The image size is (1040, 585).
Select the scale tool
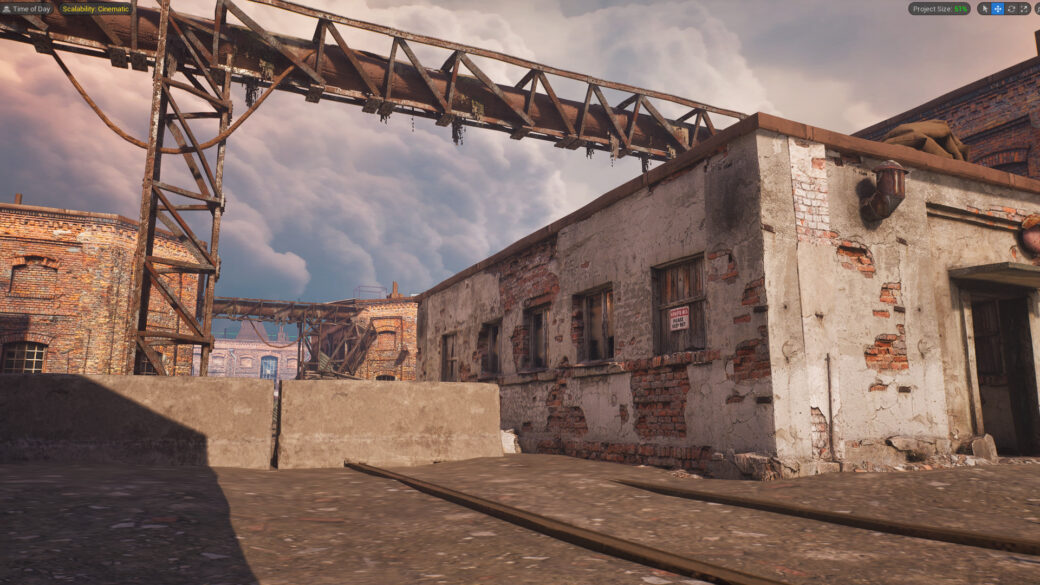[1024, 9]
